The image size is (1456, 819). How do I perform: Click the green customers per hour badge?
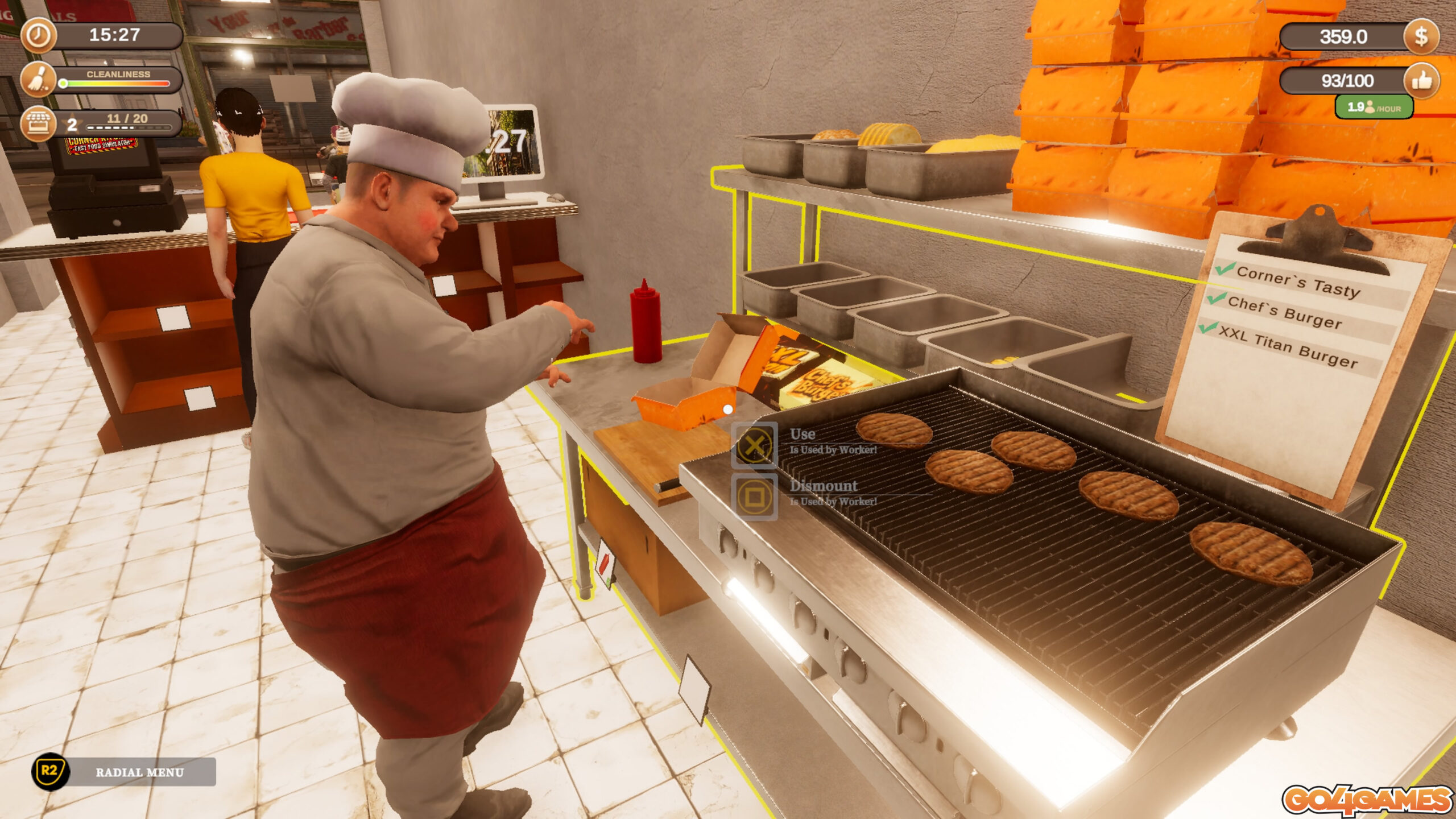pos(1374,107)
